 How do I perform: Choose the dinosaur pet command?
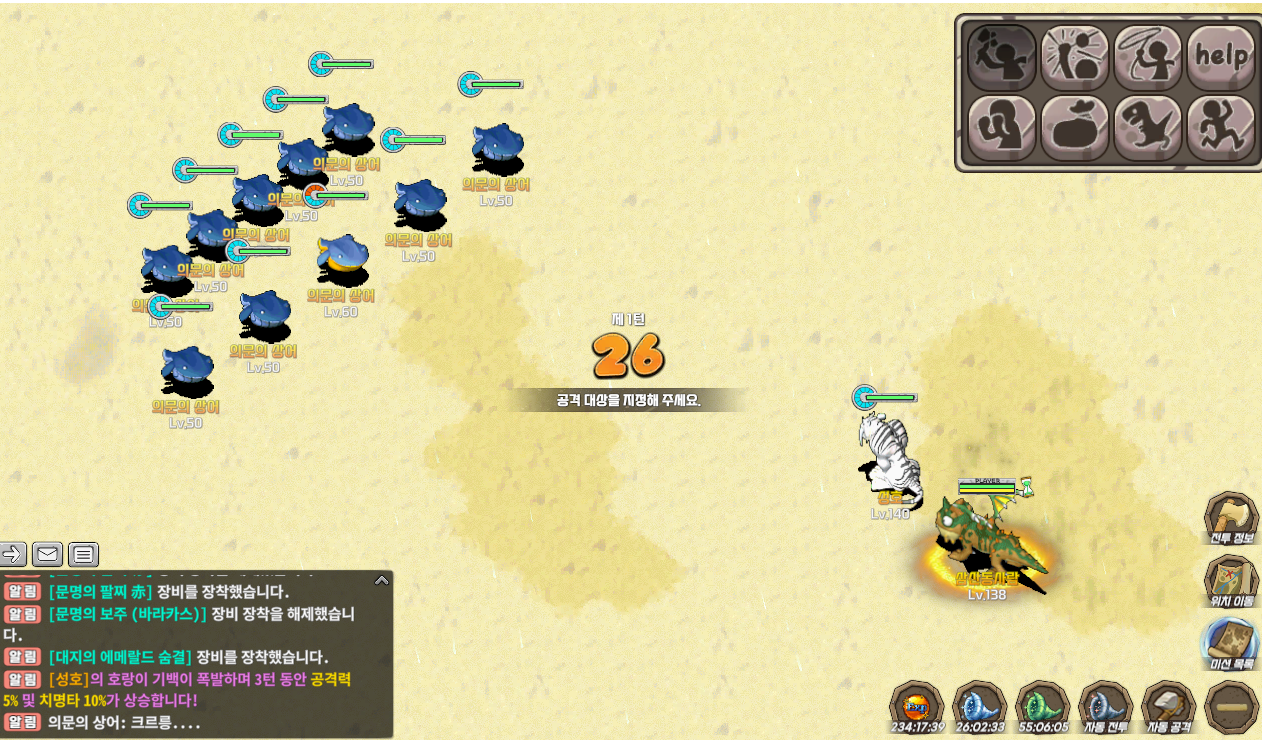coord(1148,128)
